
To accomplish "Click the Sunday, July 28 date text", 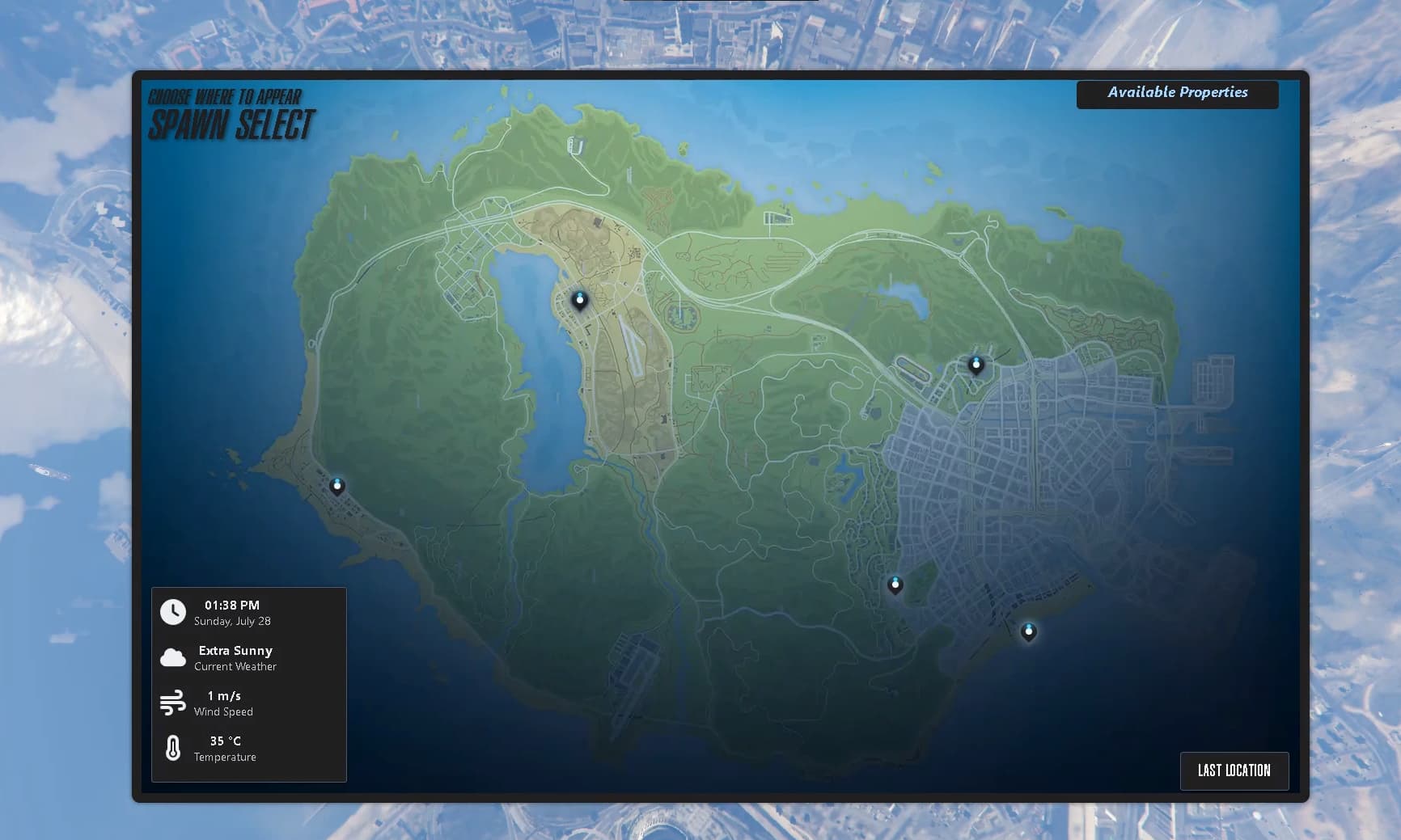I will (x=232, y=622).
